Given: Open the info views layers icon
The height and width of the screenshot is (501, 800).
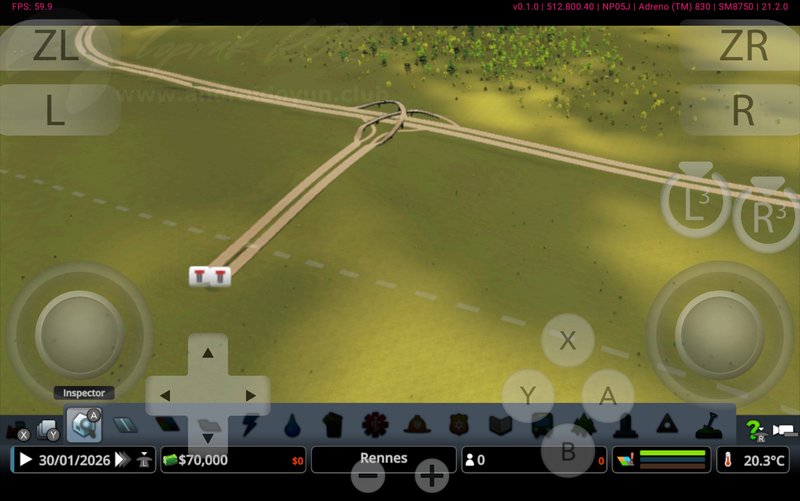Looking at the screenshot, I should point(625,460).
